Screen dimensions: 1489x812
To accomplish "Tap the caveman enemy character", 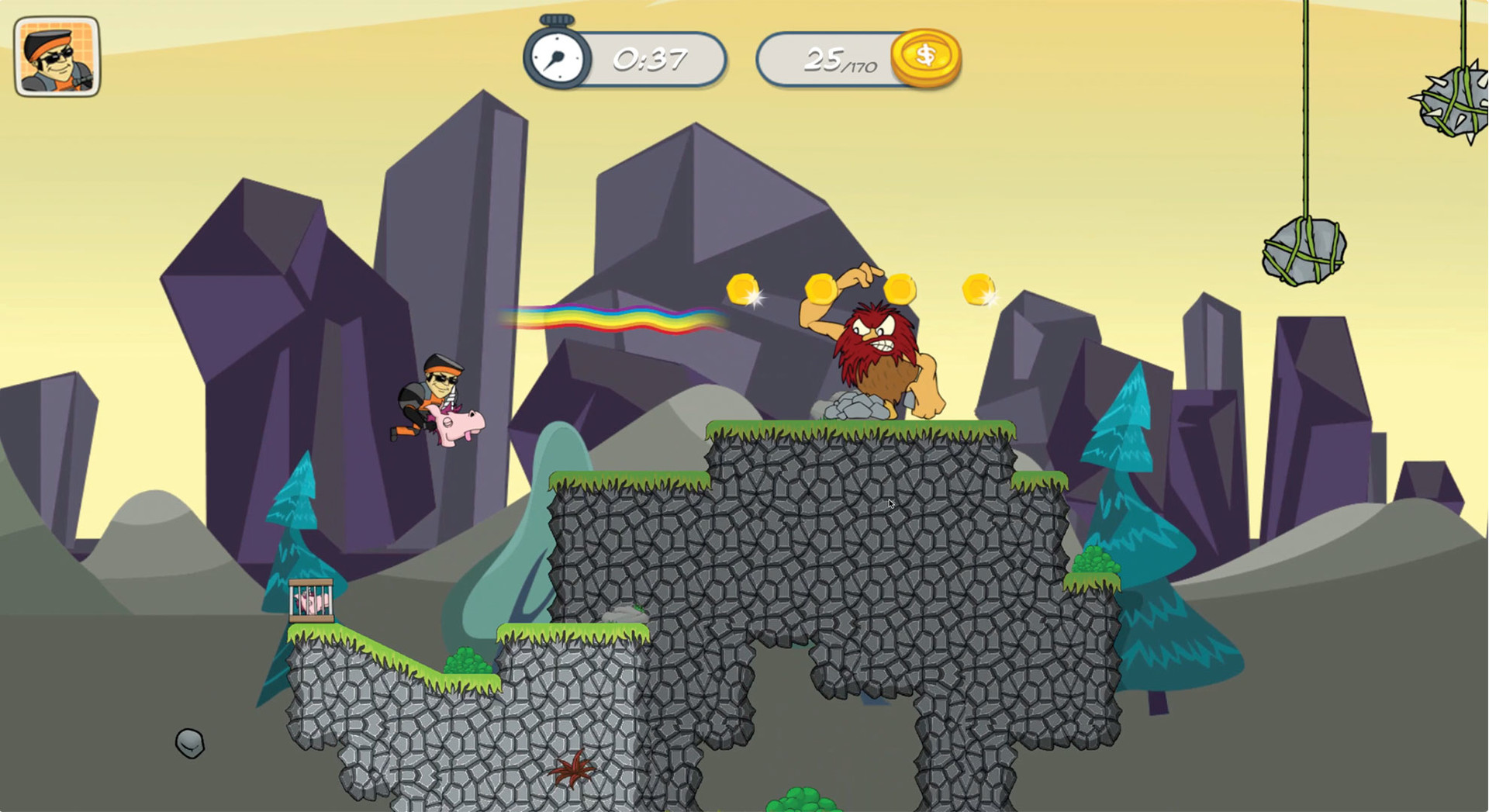I will (876, 341).
